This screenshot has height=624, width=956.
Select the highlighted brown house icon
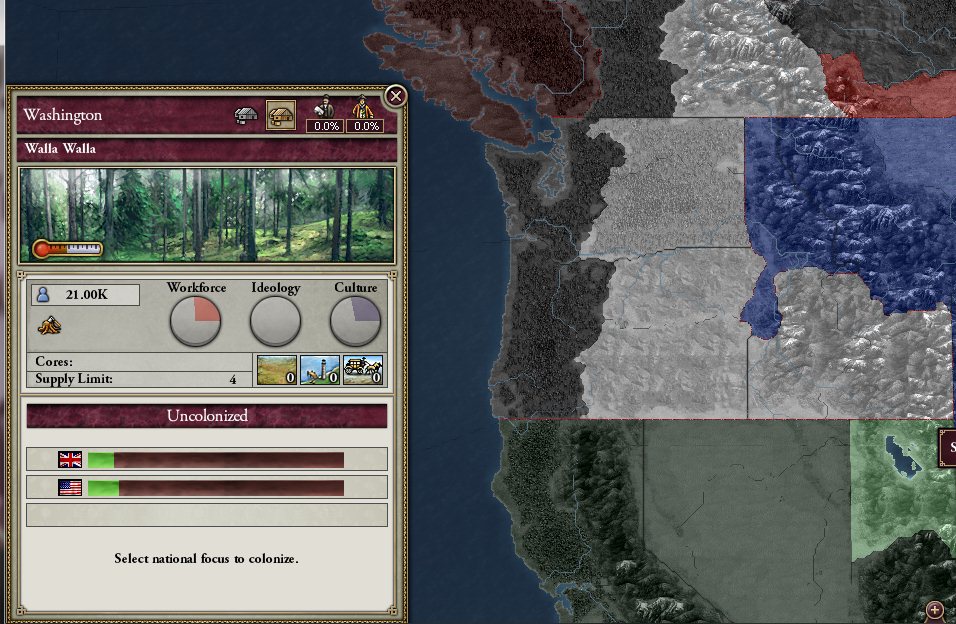280,115
